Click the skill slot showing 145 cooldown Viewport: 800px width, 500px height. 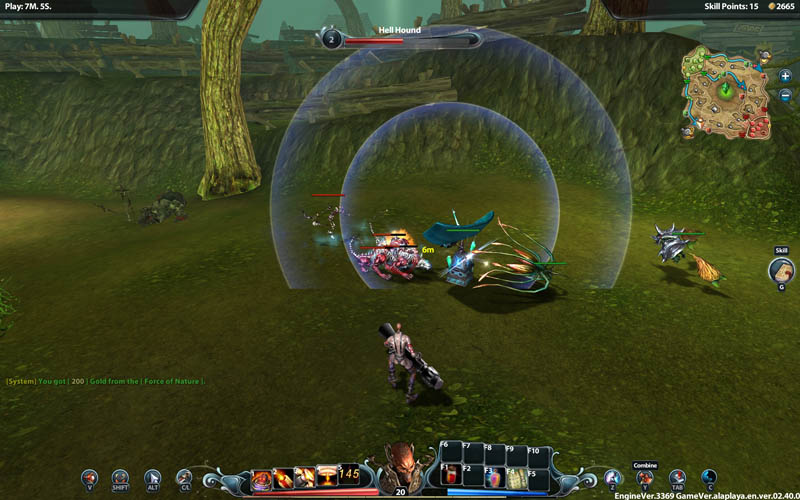pos(348,477)
